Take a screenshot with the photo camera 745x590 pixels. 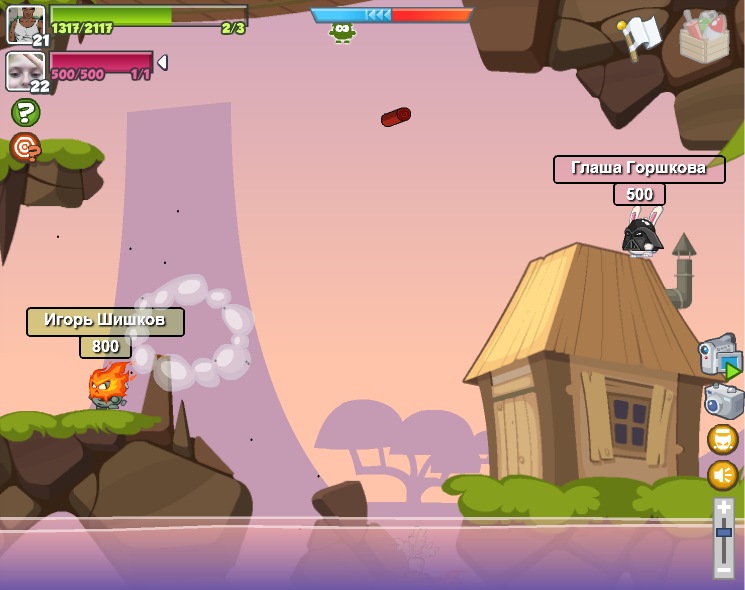(x=722, y=401)
